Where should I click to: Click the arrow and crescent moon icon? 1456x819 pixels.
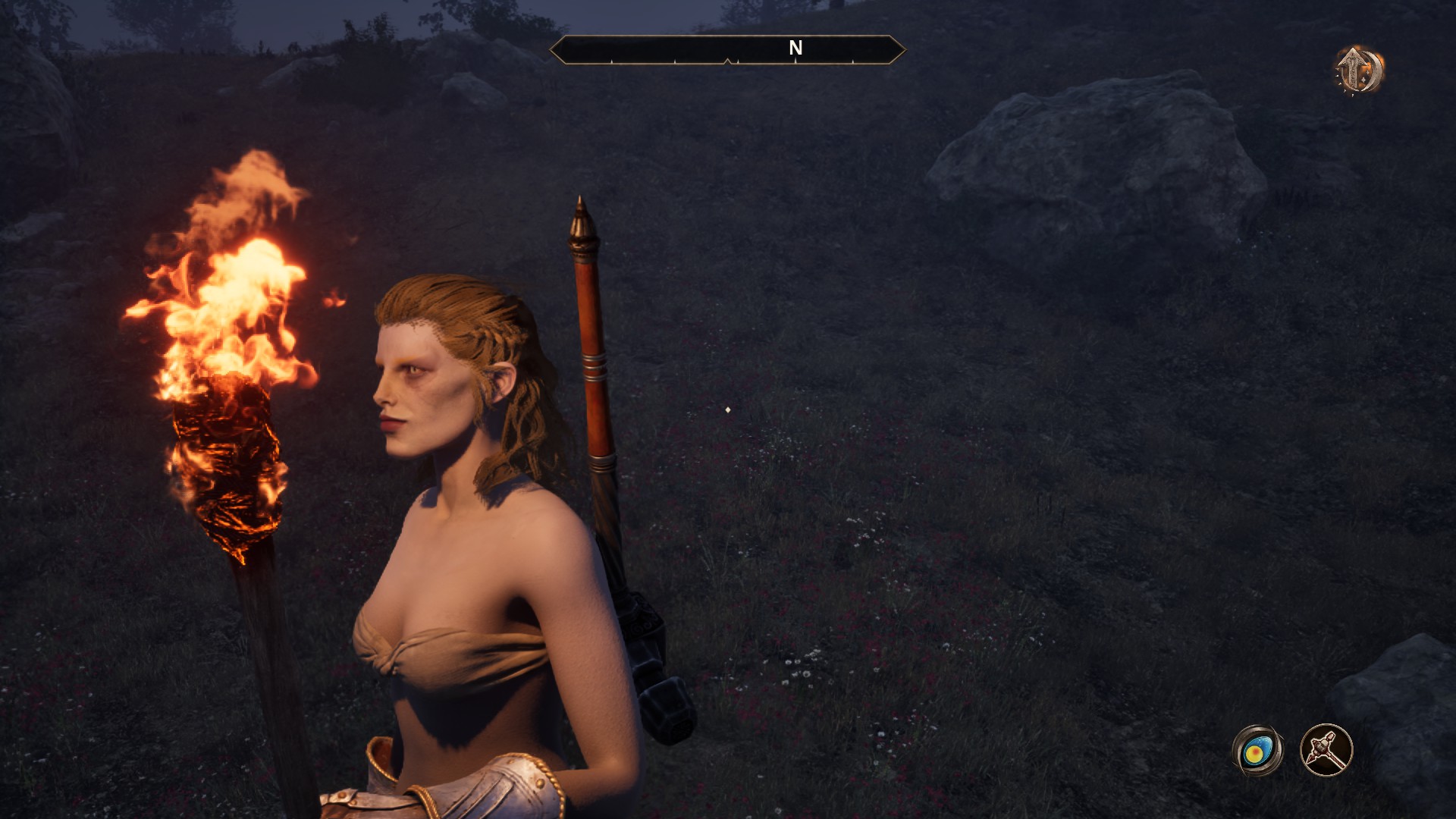1360,70
